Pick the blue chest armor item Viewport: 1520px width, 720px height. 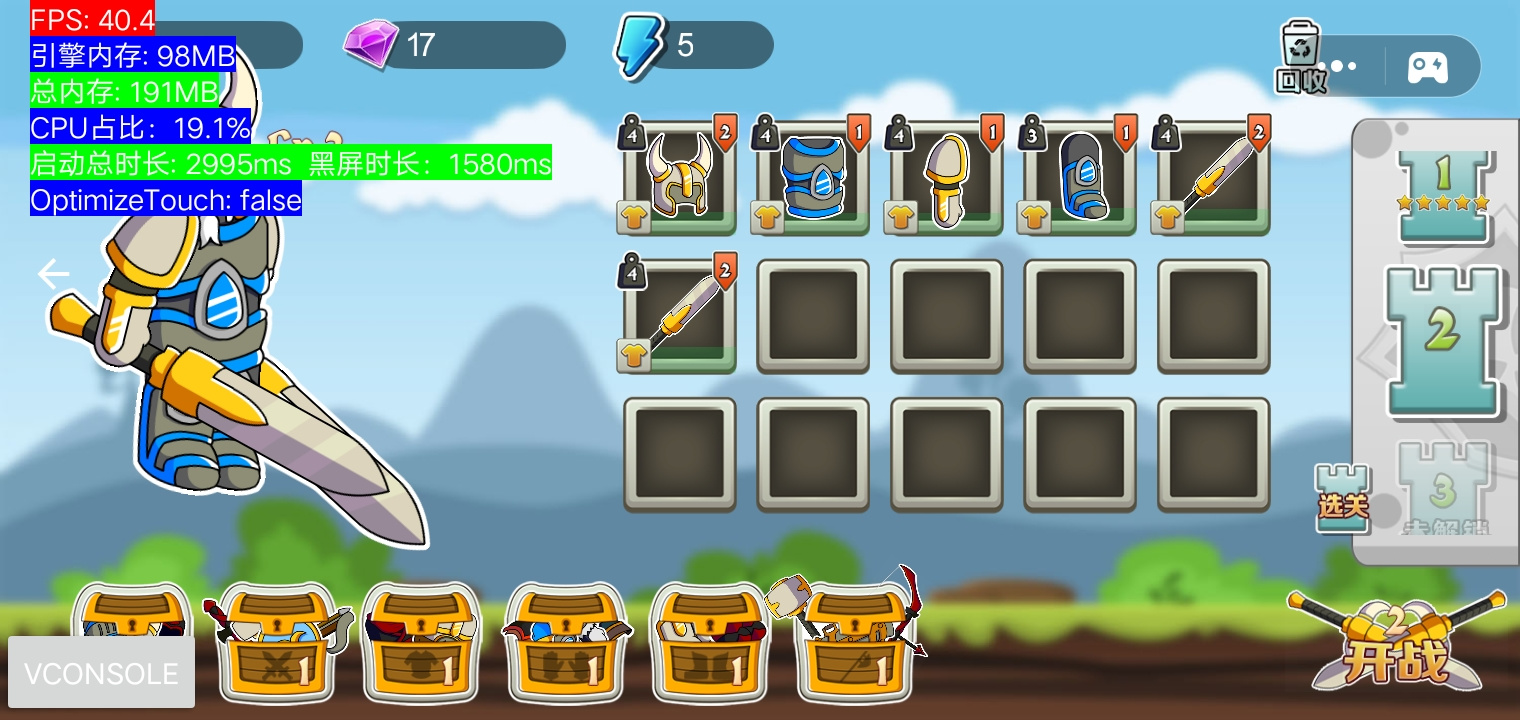(x=813, y=177)
